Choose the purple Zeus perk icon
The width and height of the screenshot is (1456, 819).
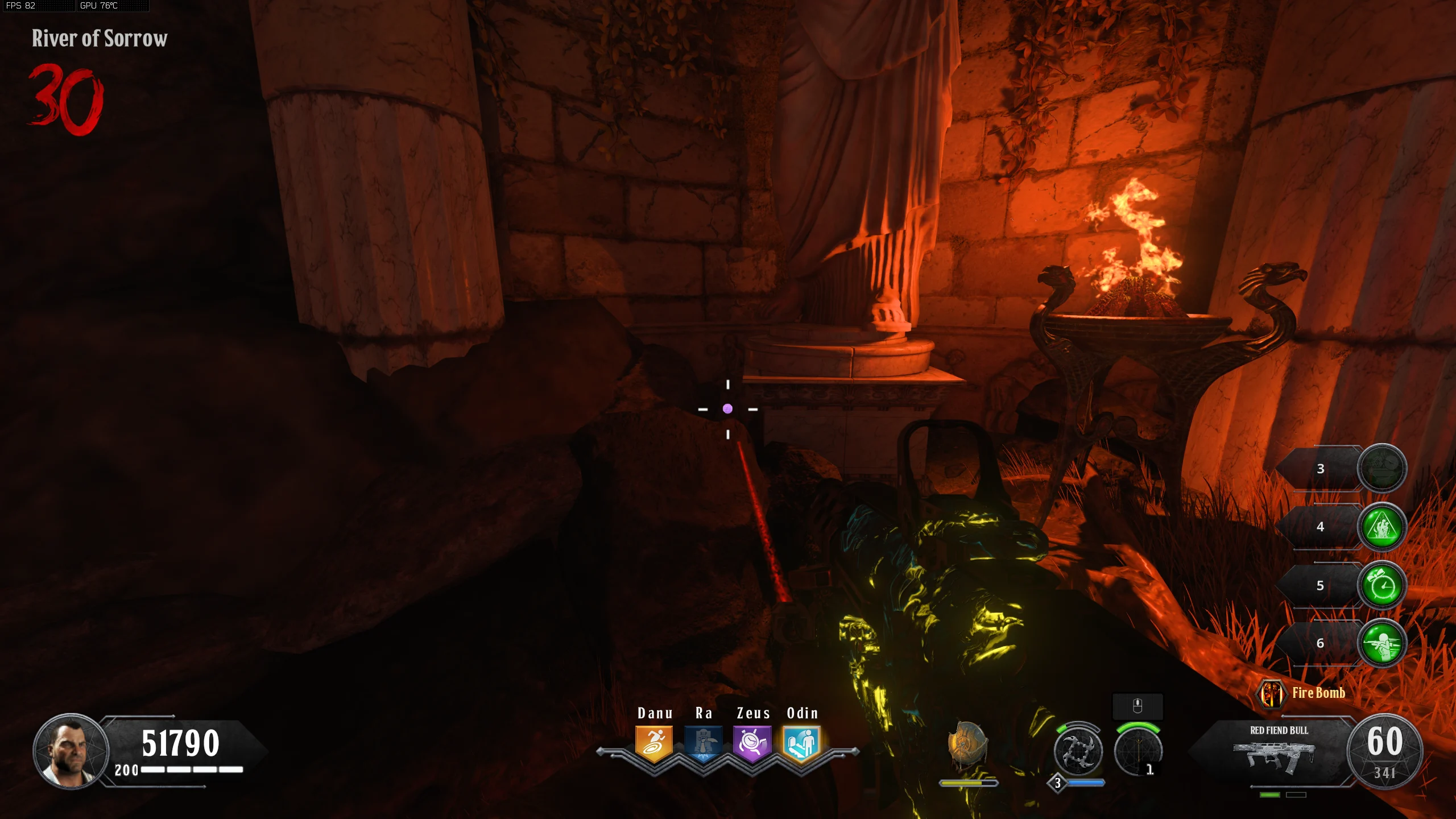[752, 743]
